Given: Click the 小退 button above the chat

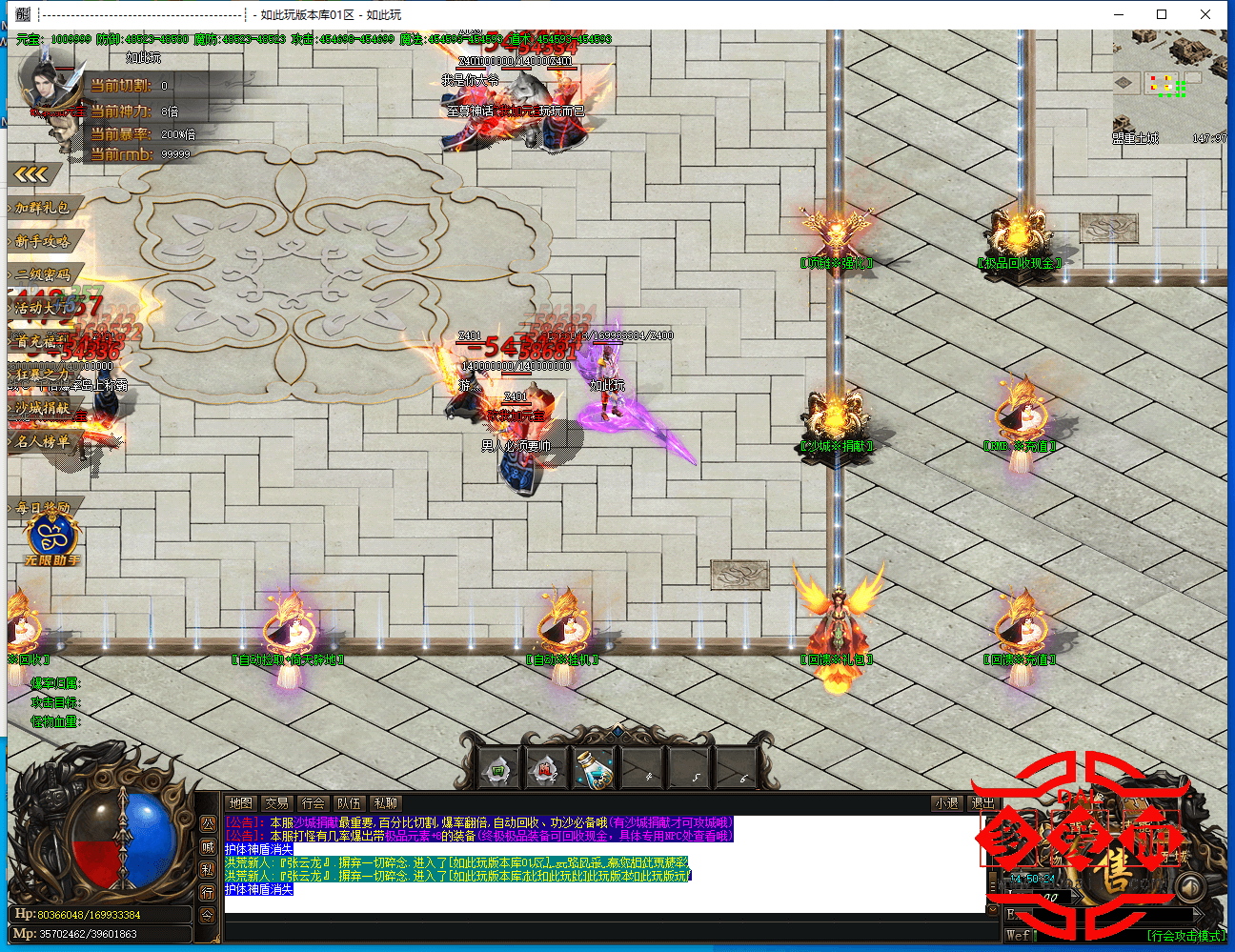Looking at the screenshot, I should 945,802.
